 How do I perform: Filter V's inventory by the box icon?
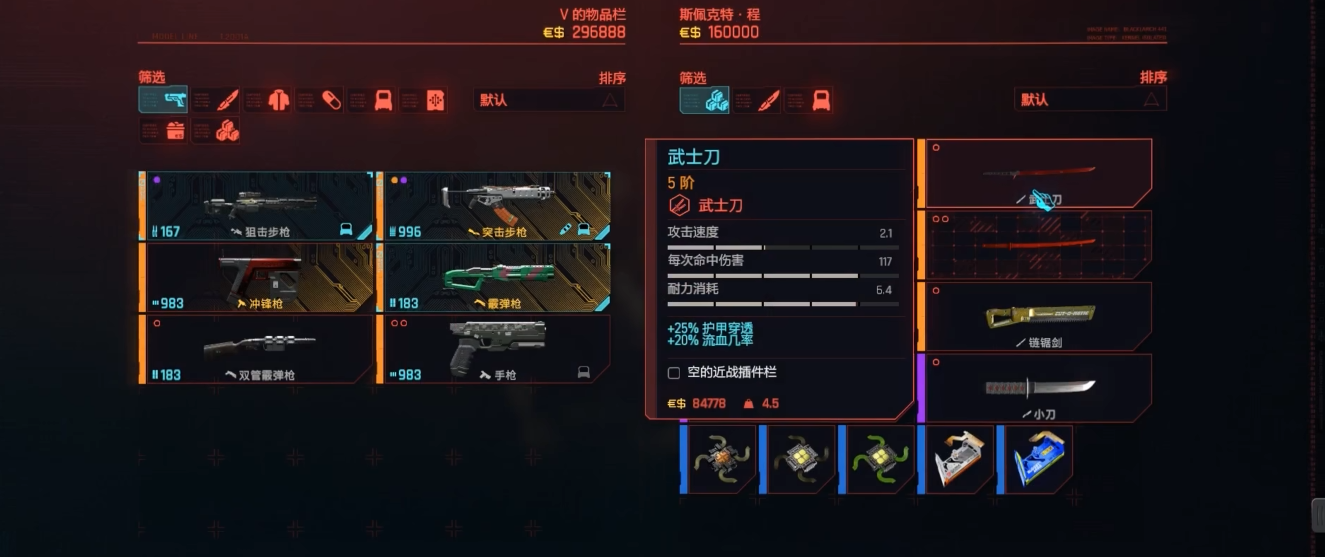click(163, 130)
